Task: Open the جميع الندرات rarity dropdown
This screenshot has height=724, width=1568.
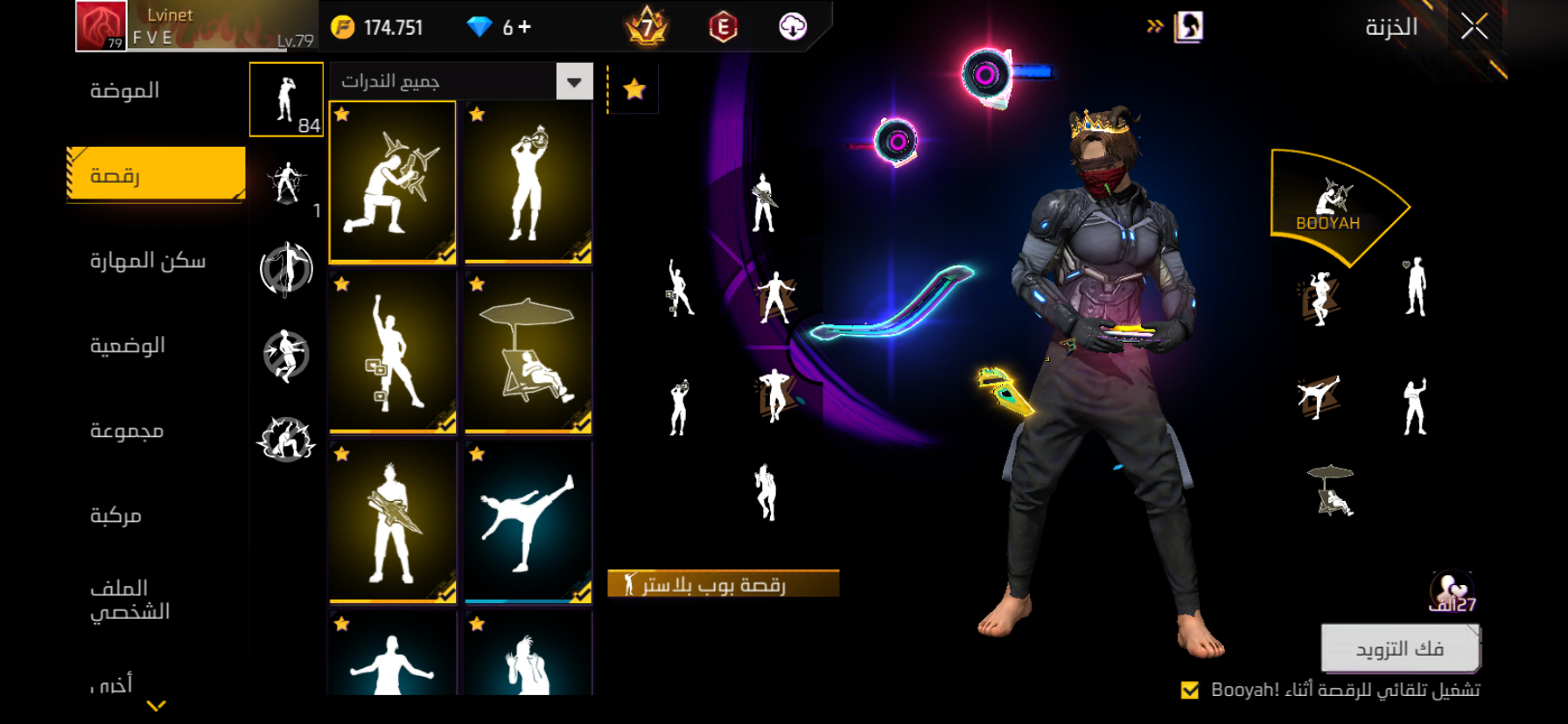Action: tap(574, 82)
